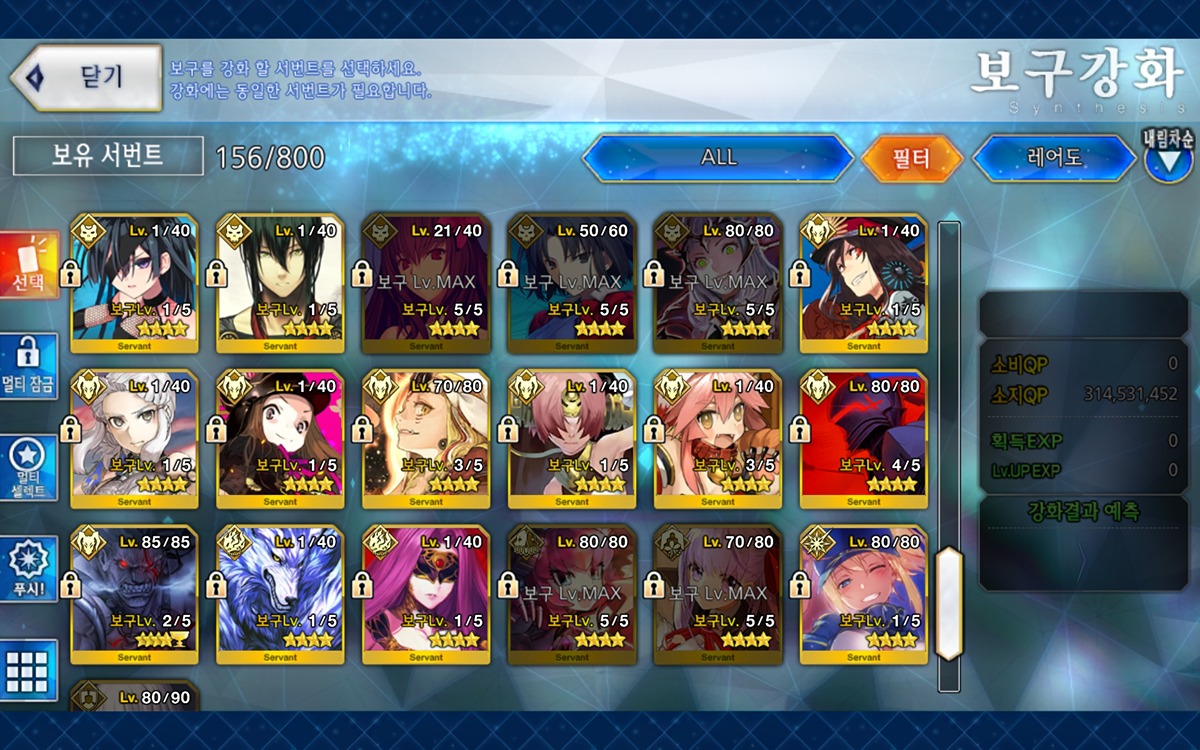Activate the 푸시 push mode button

(x=29, y=569)
